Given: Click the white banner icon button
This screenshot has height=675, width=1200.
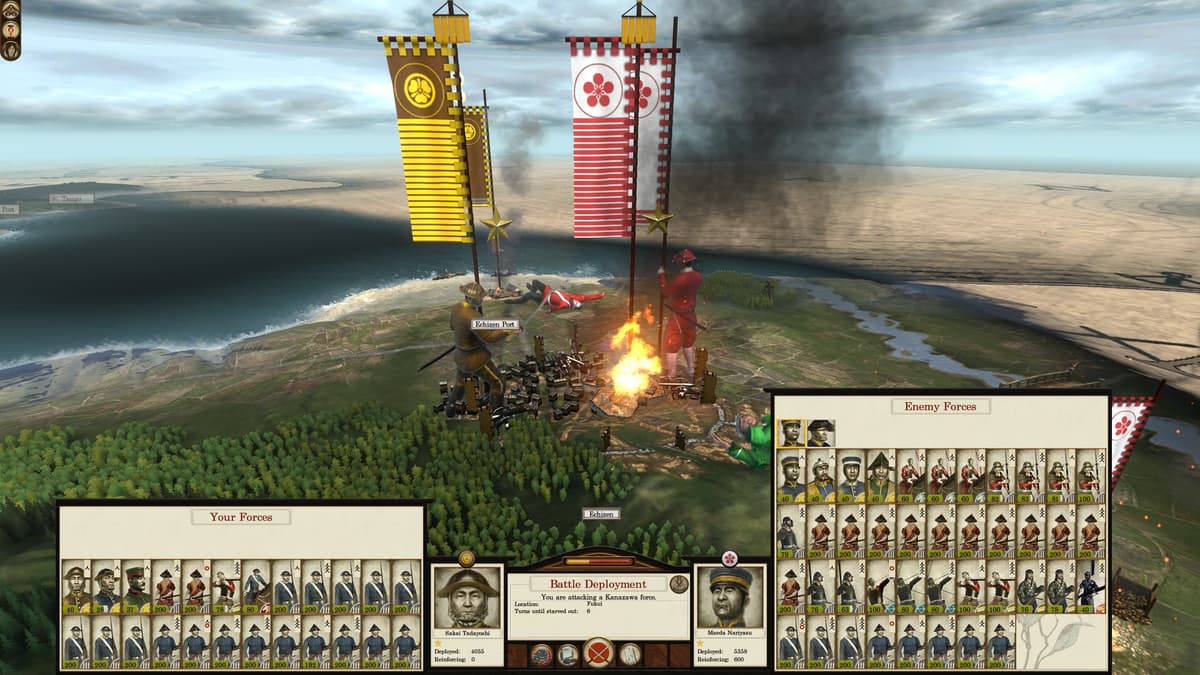Looking at the screenshot, I should point(630,655).
